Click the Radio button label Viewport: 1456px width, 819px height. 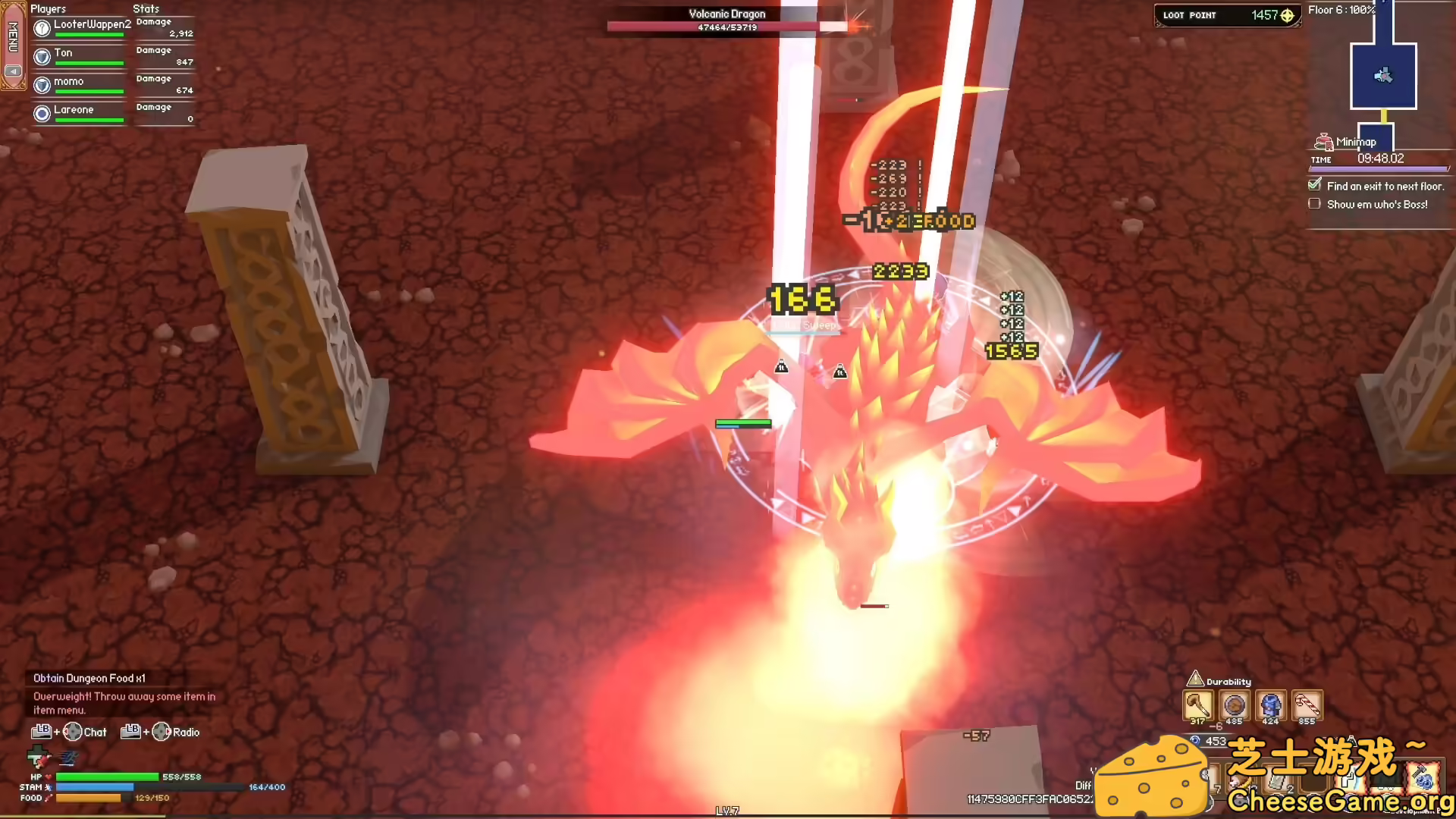[x=185, y=732]
